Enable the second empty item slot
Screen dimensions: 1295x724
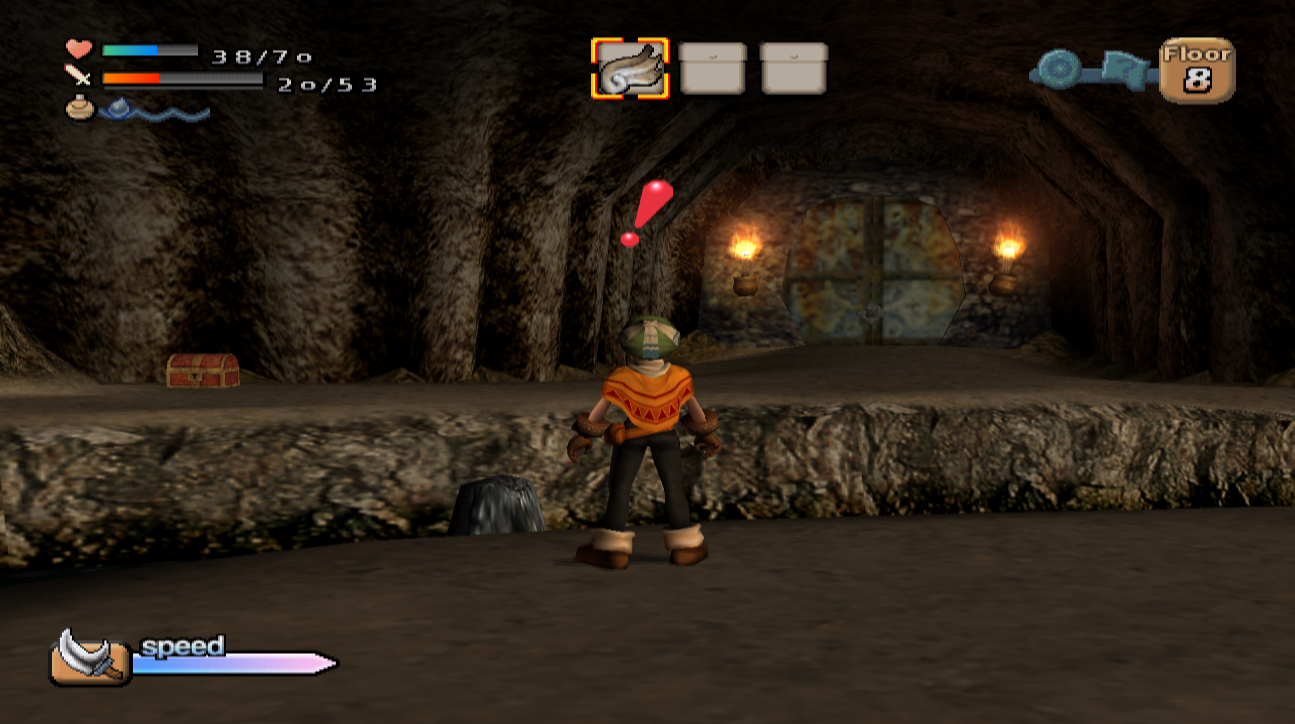coord(713,68)
